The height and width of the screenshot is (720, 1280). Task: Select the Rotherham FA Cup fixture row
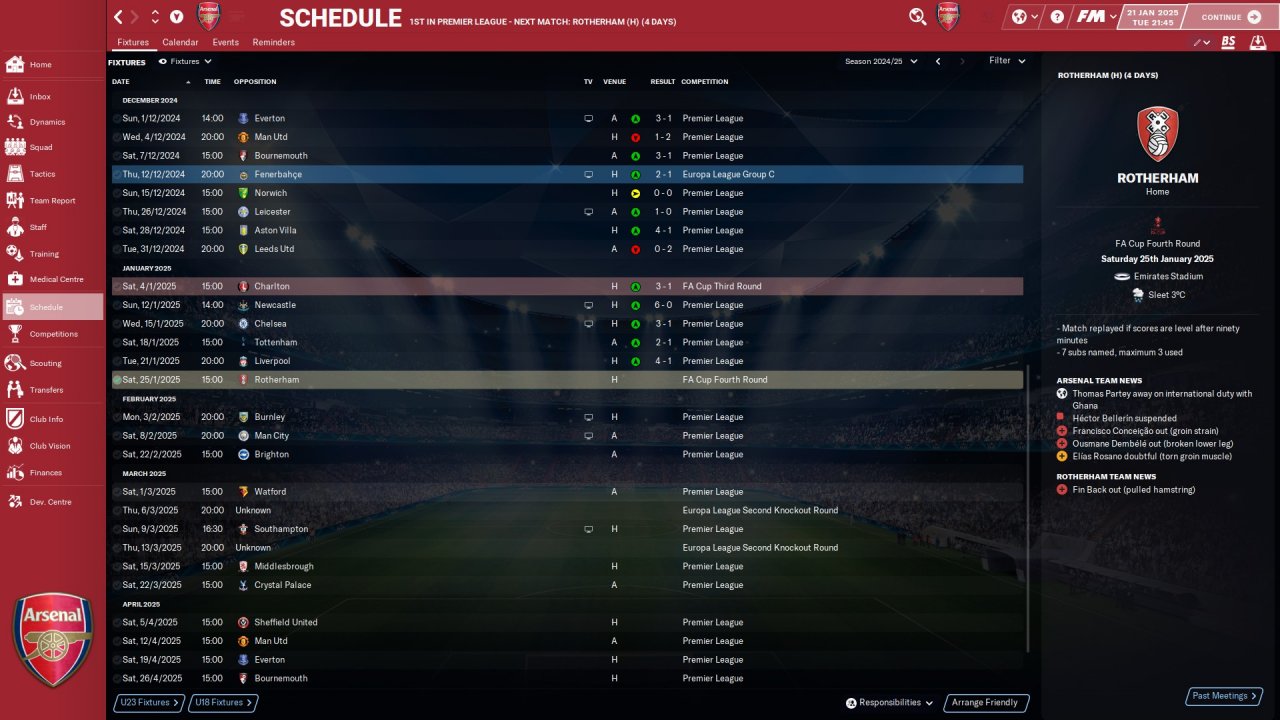click(567, 380)
